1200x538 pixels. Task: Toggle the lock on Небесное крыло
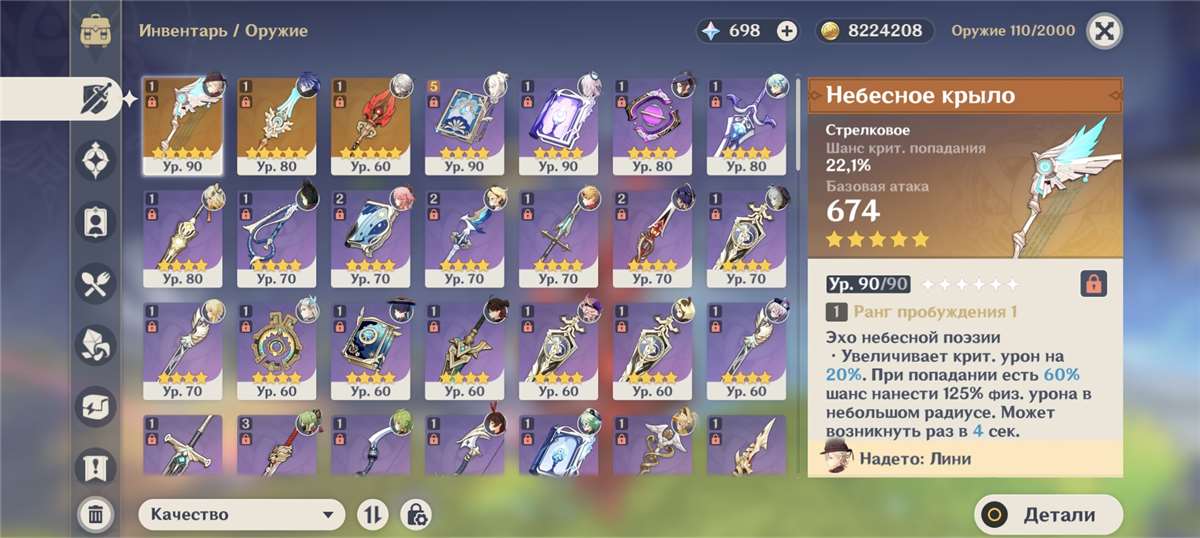(1094, 283)
